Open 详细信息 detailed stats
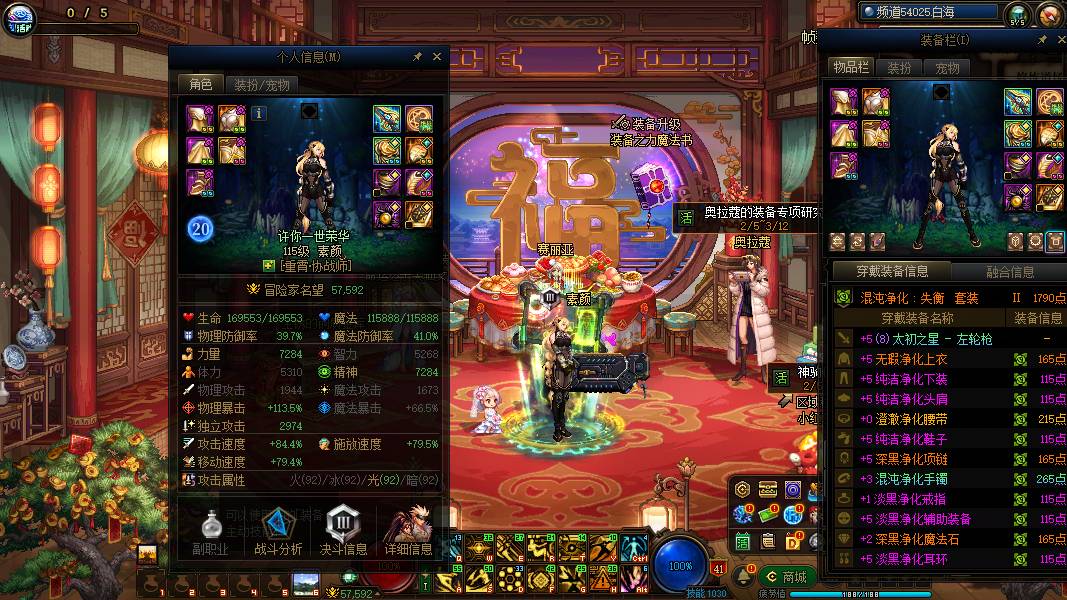 408,531
